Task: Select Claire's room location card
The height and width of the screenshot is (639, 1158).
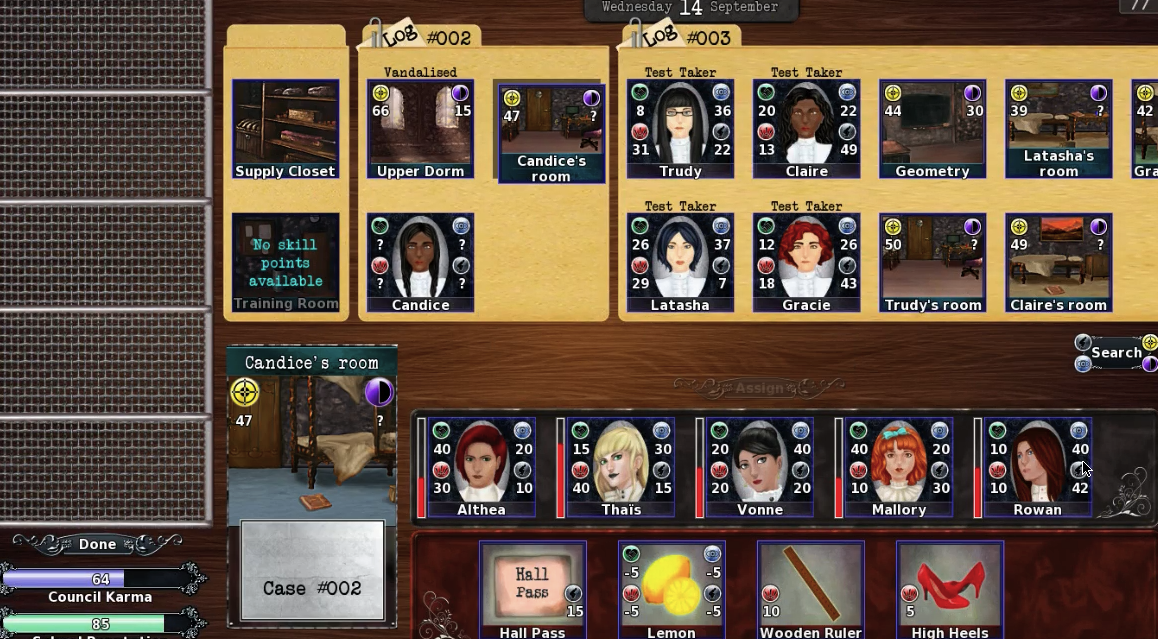Action: (1058, 262)
